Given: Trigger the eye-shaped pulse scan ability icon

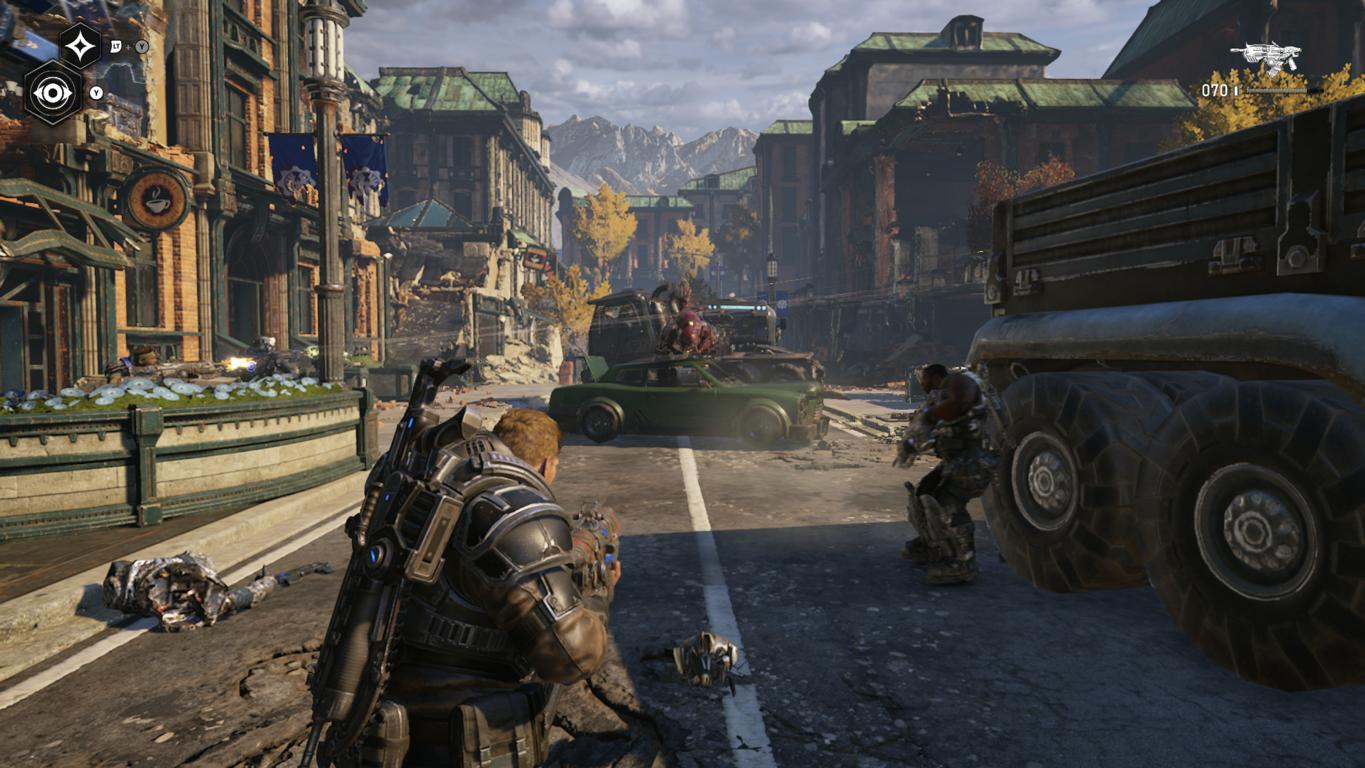Looking at the screenshot, I should click(52, 92).
